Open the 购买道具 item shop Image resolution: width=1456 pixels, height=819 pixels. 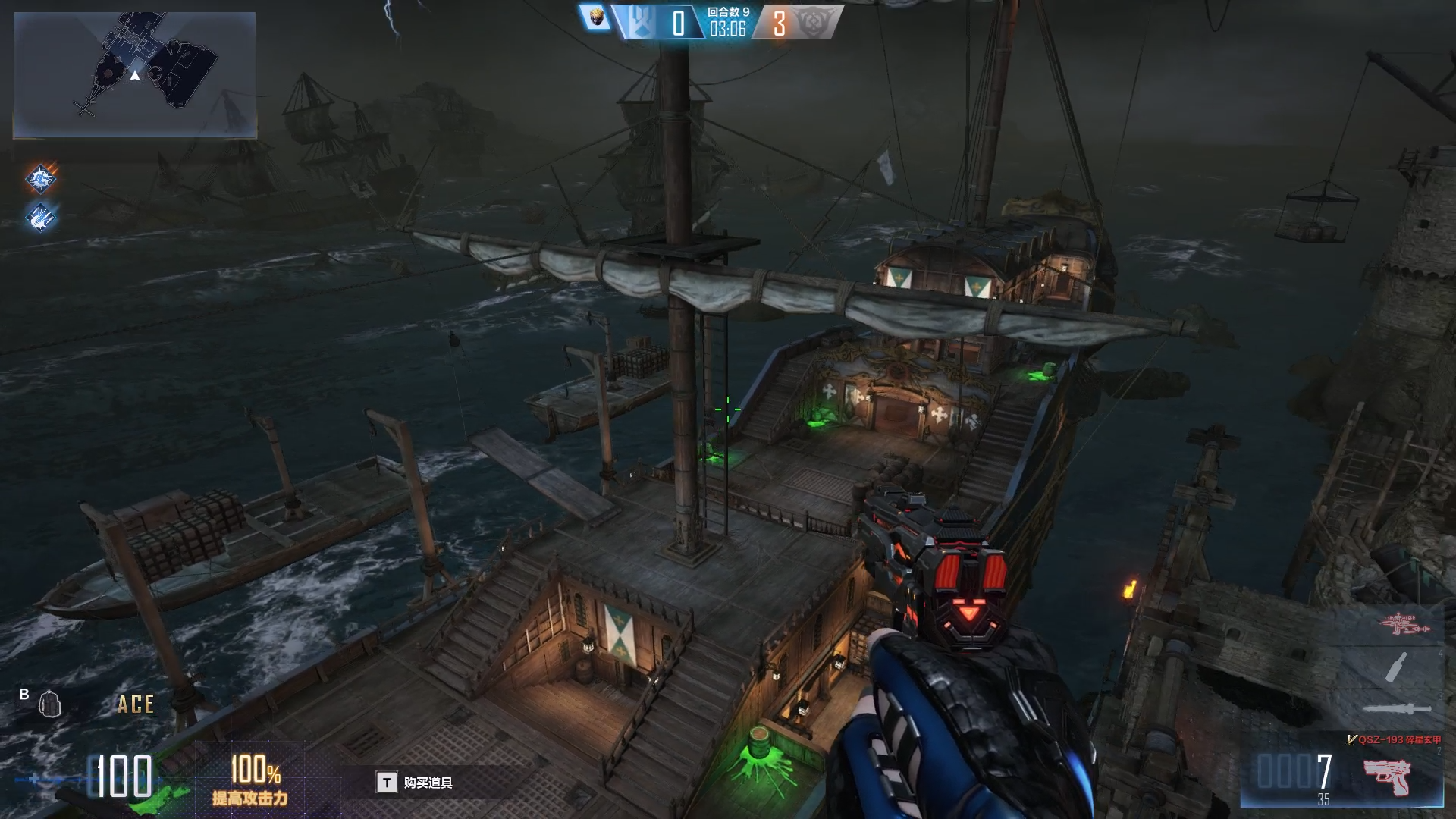coord(416,783)
